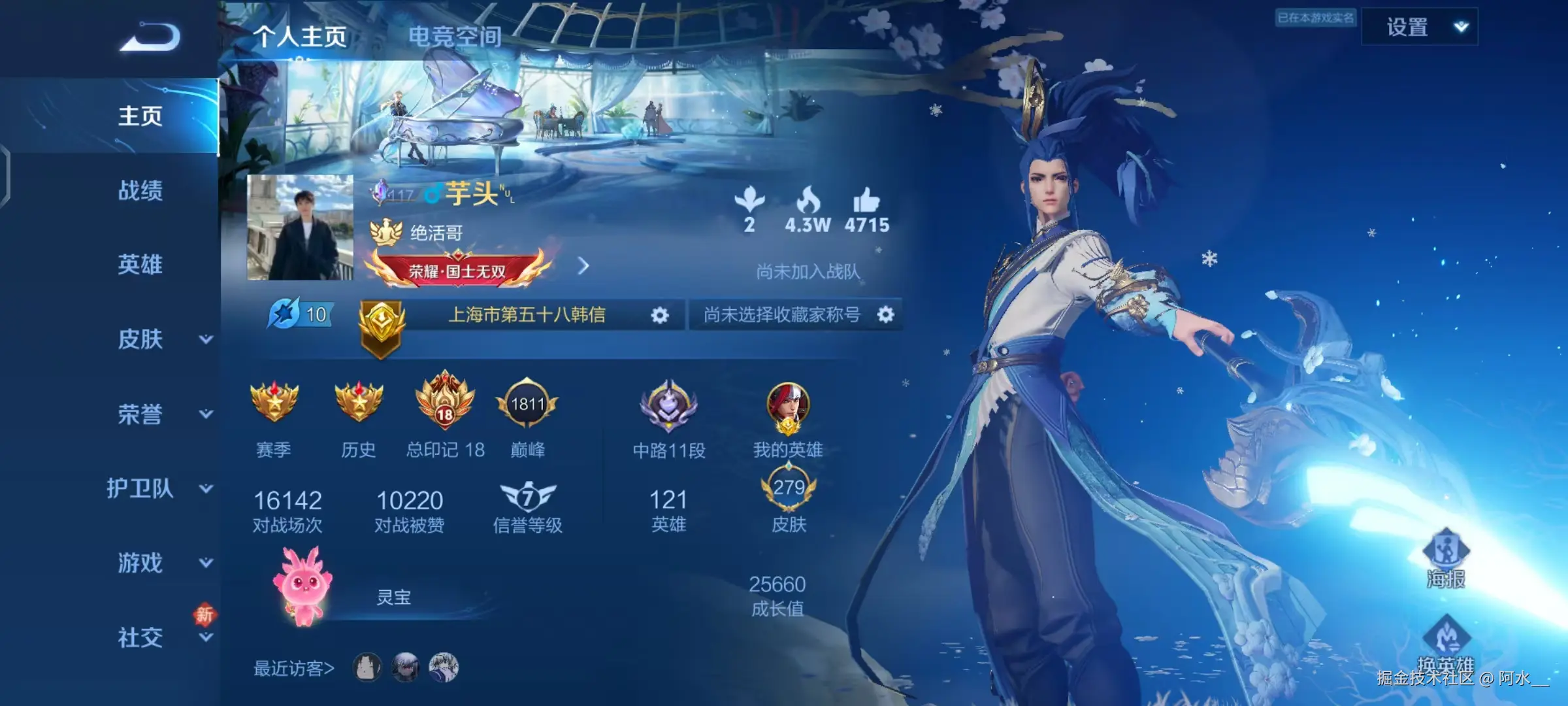Open the 荣耀·国士无双 rank badge

coord(457,270)
